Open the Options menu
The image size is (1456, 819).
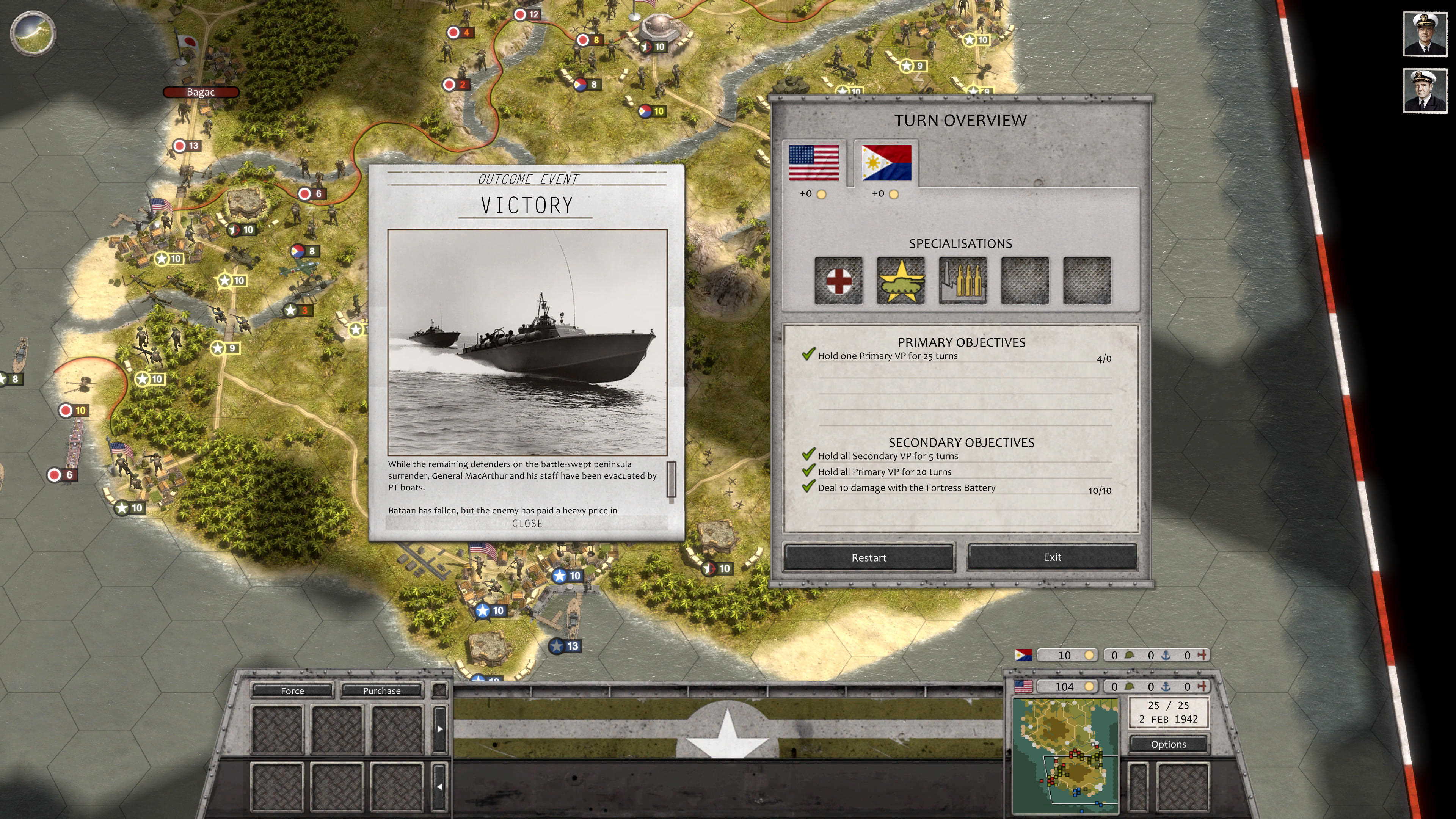[x=1168, y=744]
